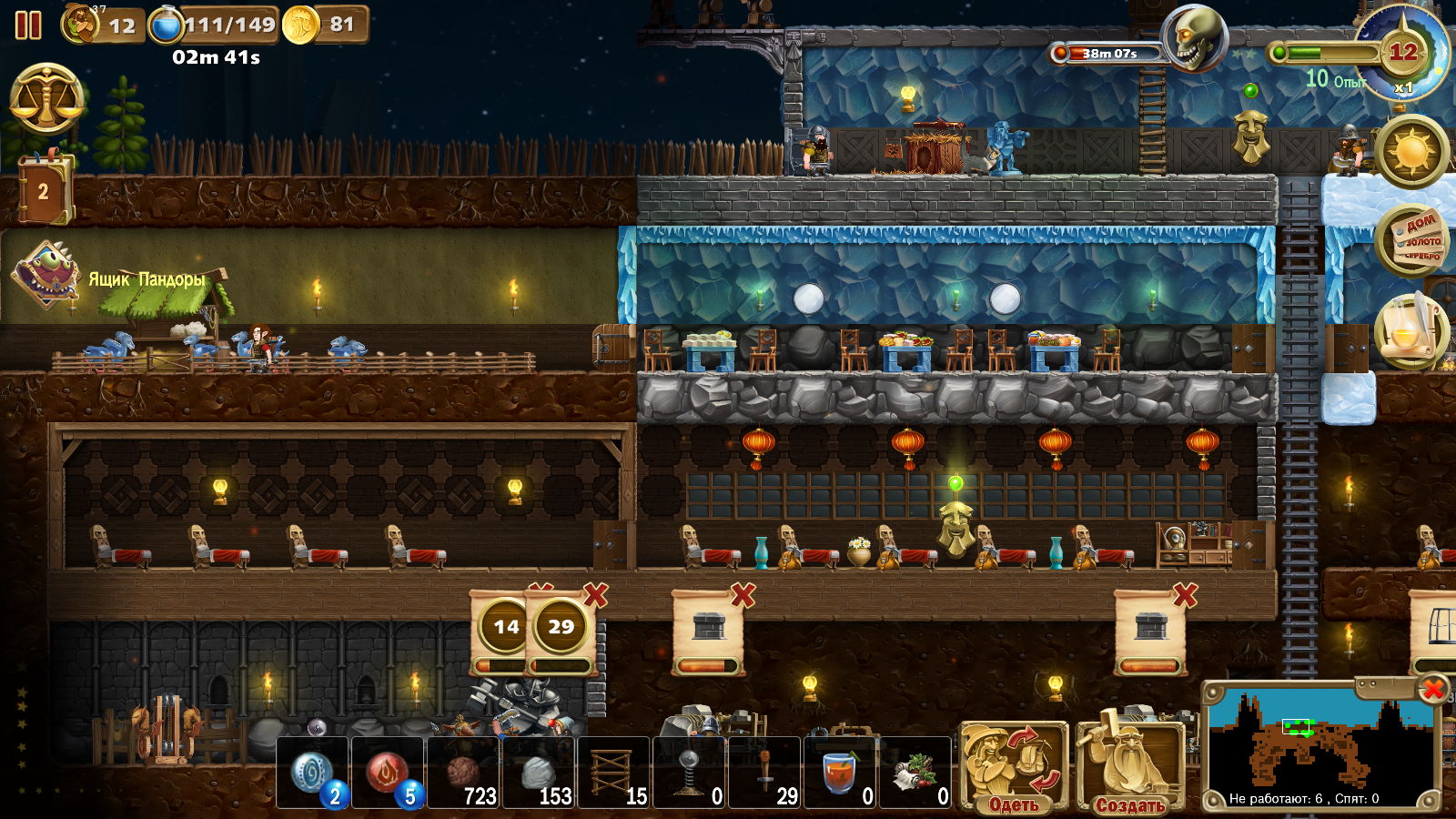The image size is (1456, 819).
Task: Click the day-night dial showing level 12
Action: point(1402,51)
